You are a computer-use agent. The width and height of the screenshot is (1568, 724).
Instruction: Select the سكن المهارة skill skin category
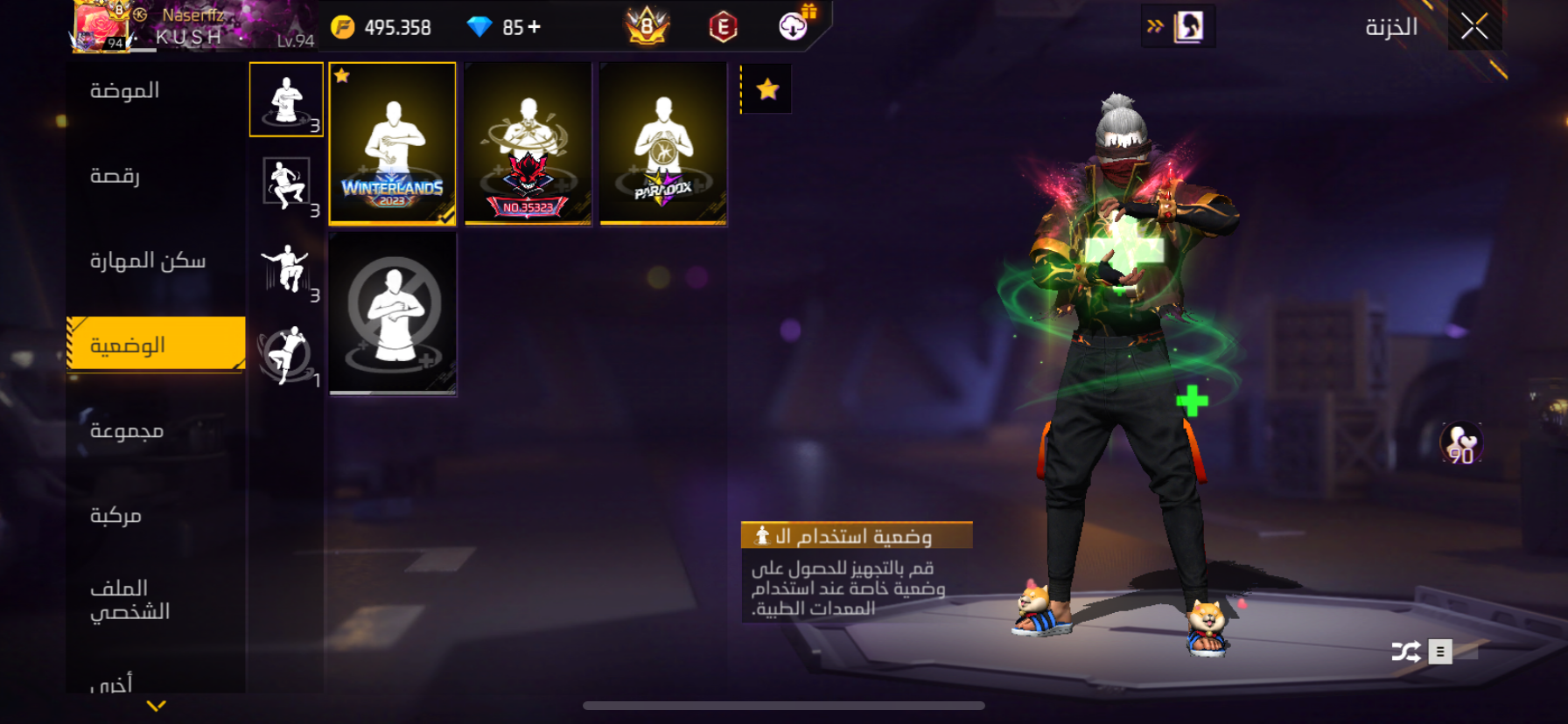(148, 261)
